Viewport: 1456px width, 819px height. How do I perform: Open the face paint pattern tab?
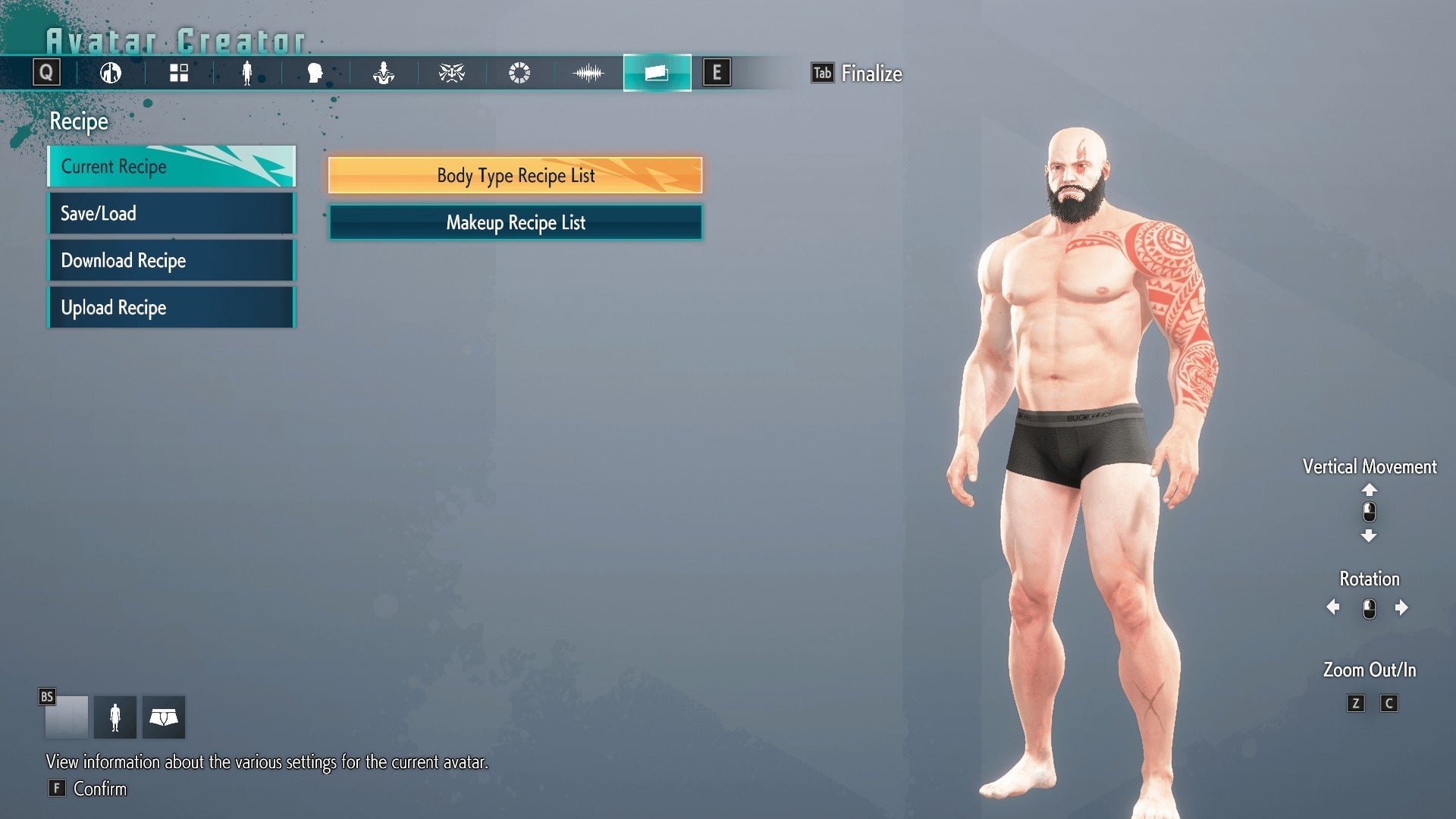pyautogui.click(x=451, y=74)
